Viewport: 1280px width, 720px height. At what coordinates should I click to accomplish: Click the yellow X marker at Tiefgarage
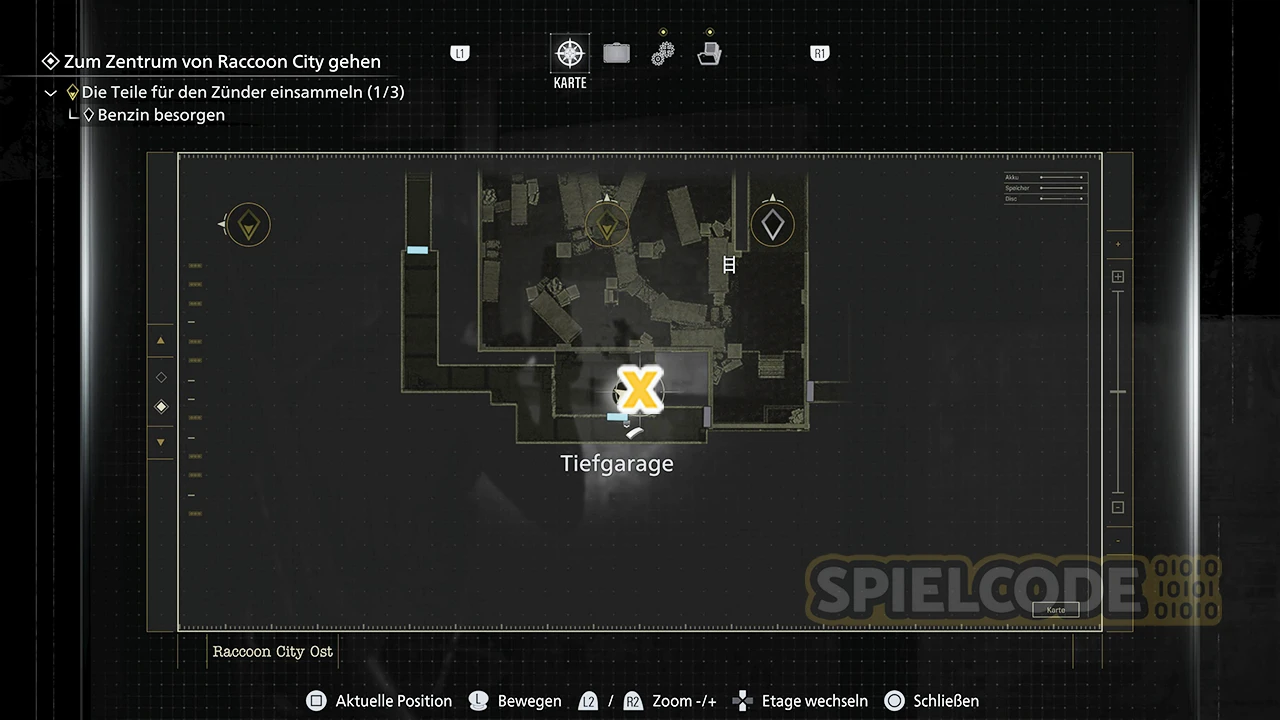click(x=639, y=389)
